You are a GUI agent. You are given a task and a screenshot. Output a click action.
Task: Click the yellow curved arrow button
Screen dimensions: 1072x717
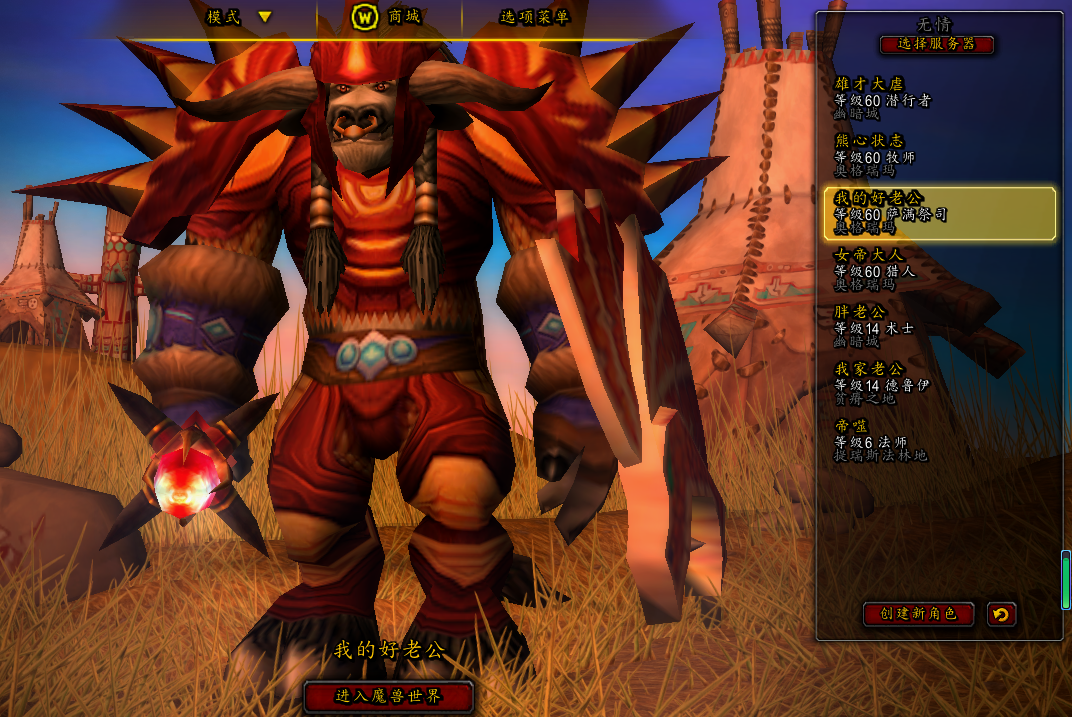(x=1001, y=614)
